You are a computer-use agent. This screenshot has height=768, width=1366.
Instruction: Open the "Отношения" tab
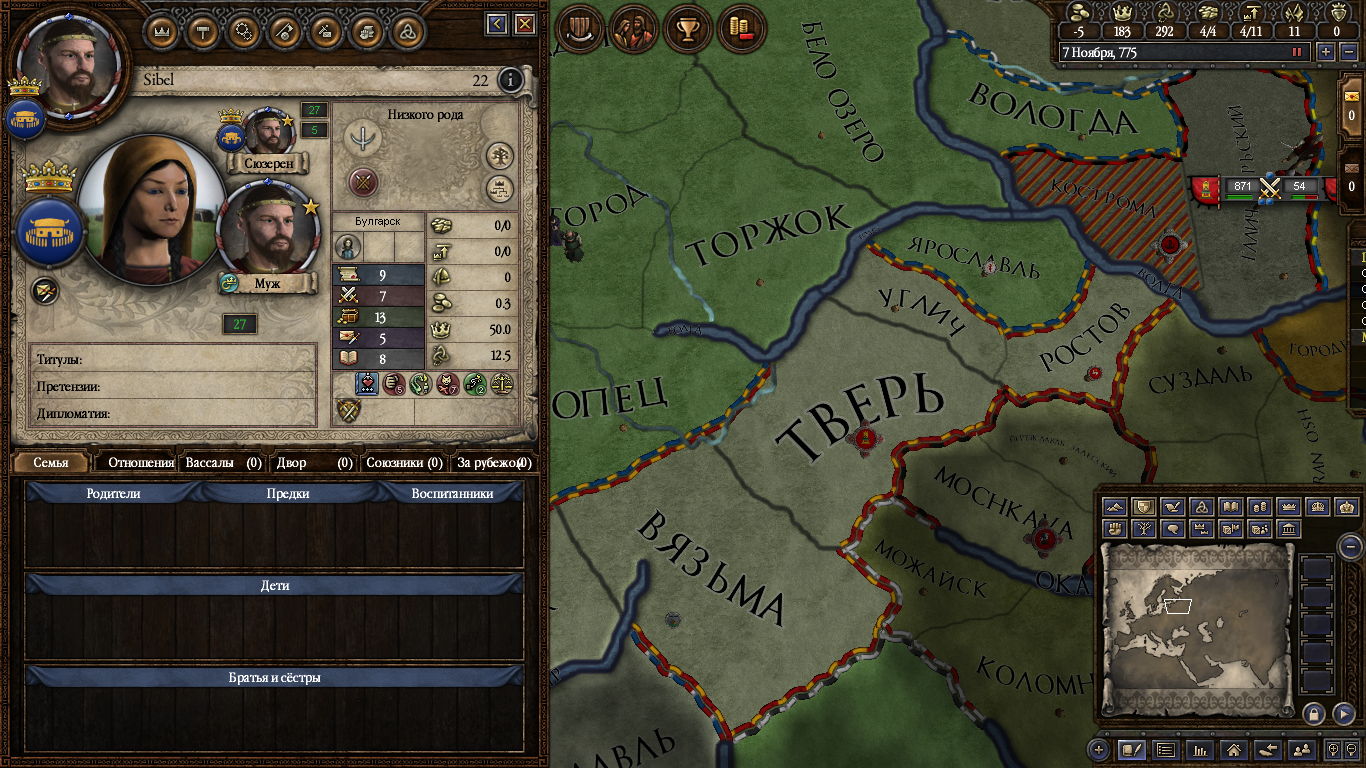pos(141,463)
